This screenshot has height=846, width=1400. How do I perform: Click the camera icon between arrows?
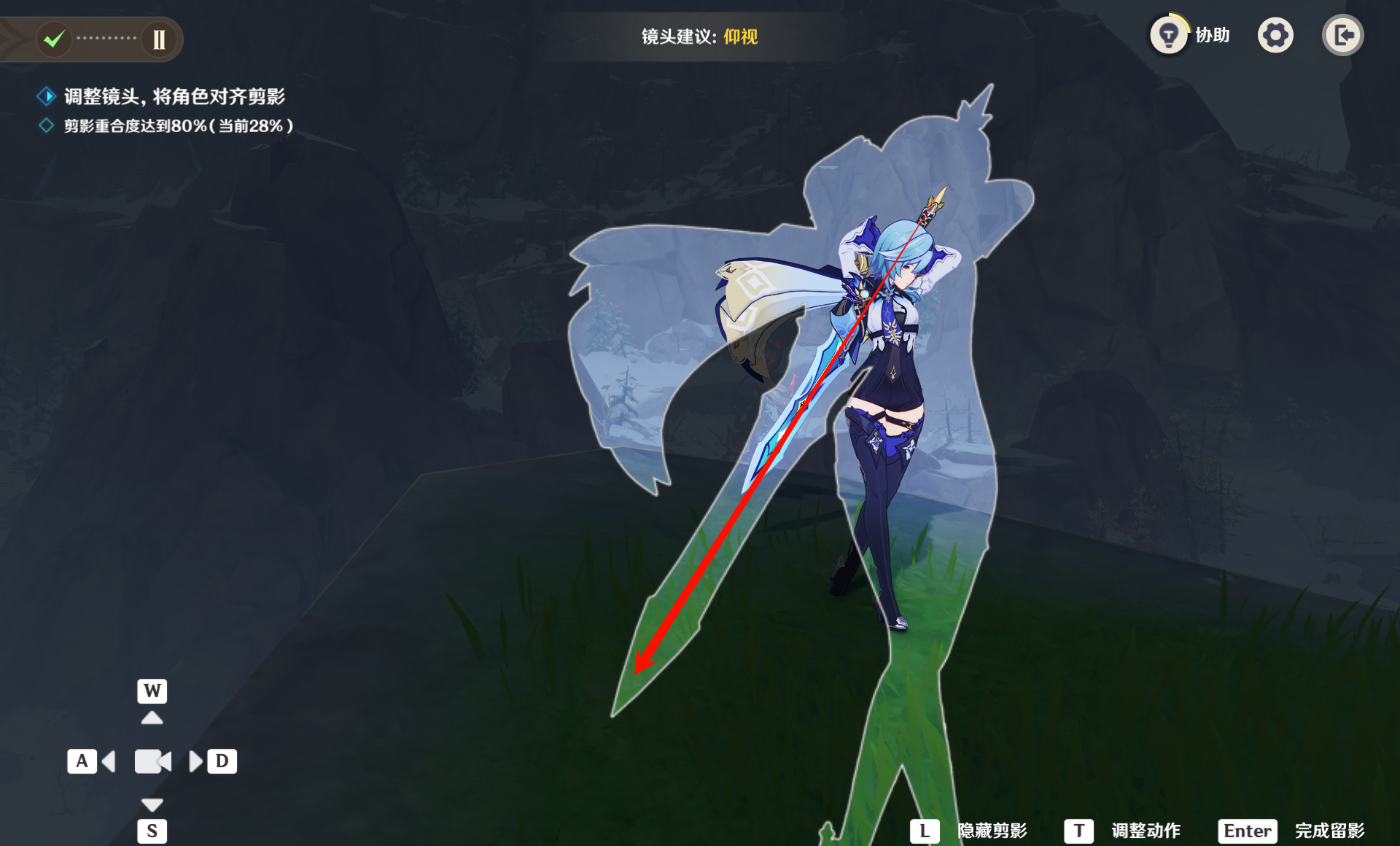click(x=152, y=761)
